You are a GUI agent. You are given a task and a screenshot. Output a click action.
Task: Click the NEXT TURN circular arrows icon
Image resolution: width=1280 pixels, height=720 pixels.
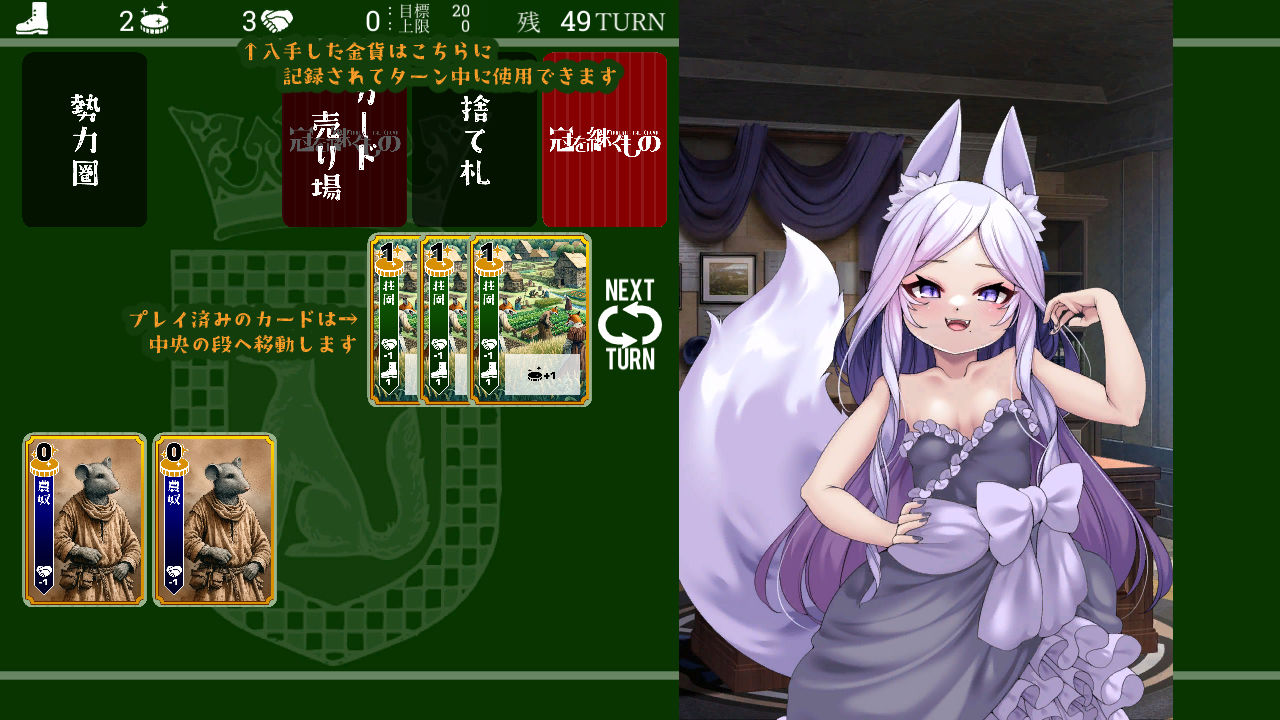(x=631, y=322)
